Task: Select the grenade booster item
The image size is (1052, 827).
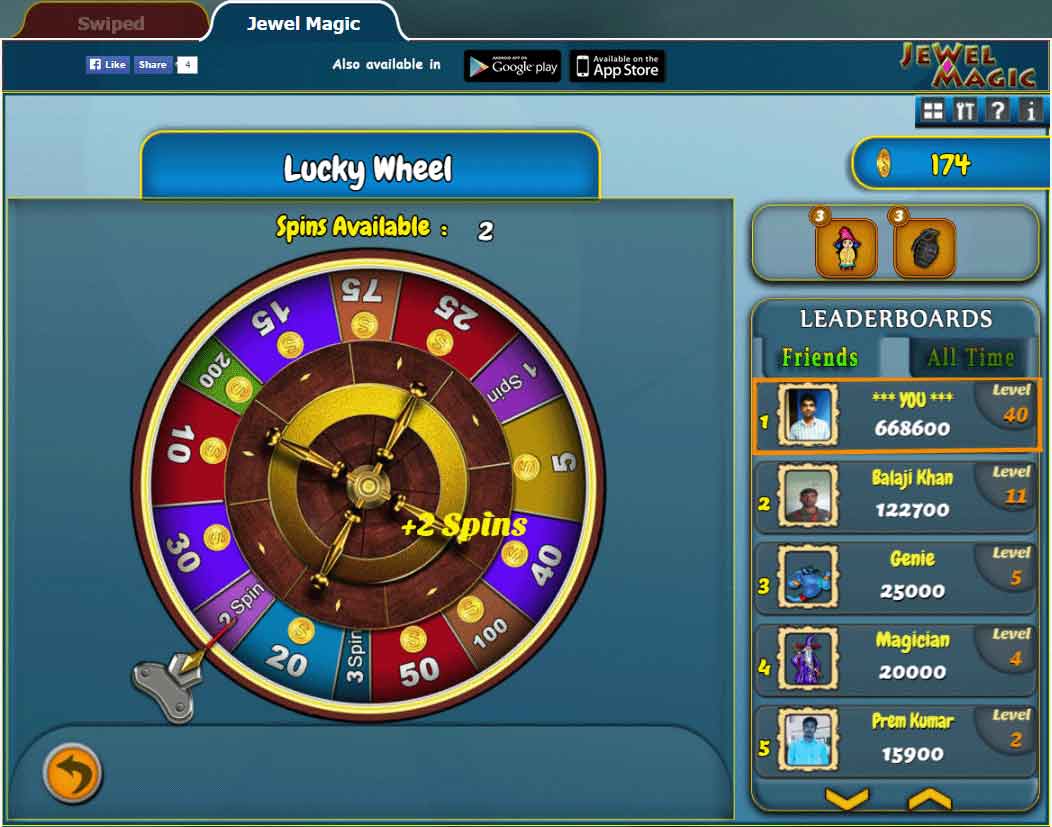Action: pos(924,248)
